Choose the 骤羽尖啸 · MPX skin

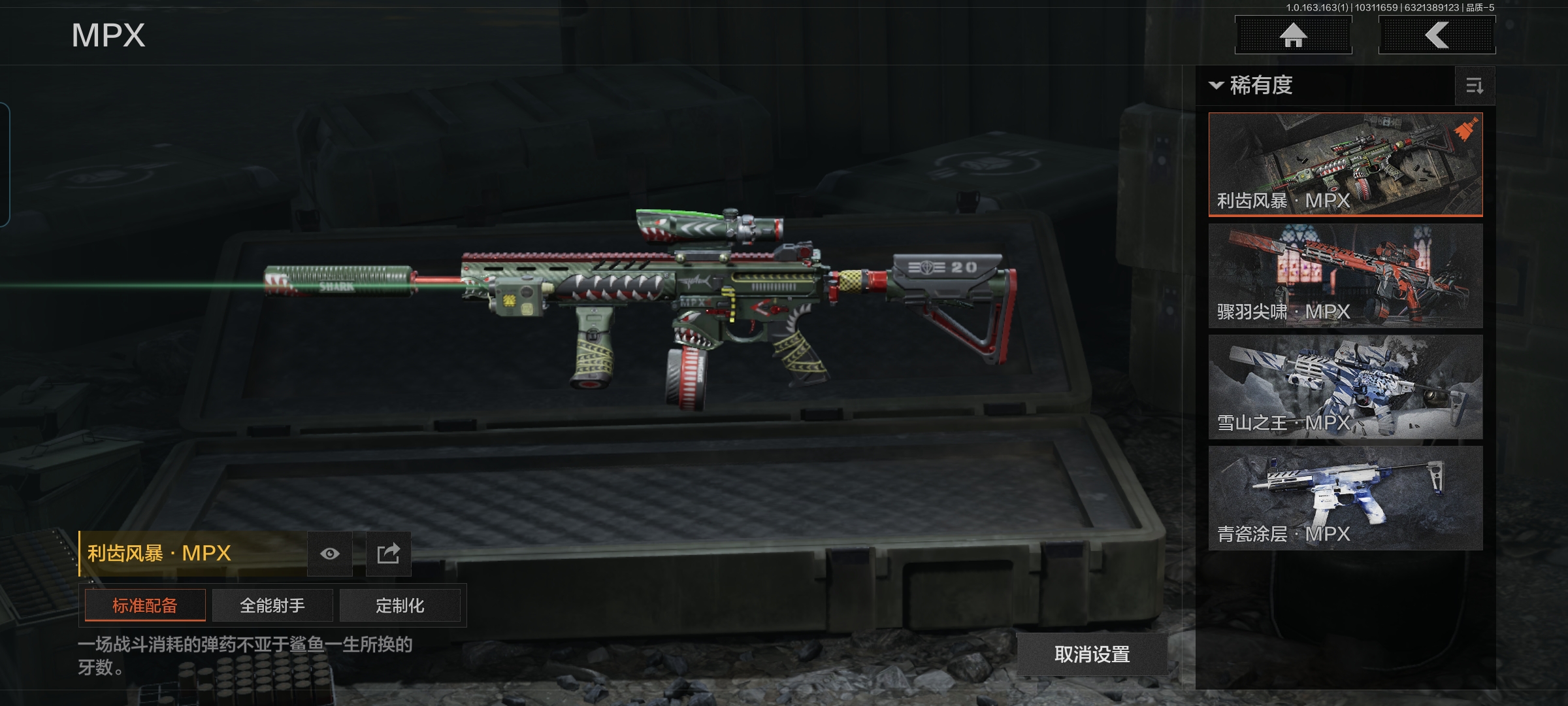(1345, 275)
